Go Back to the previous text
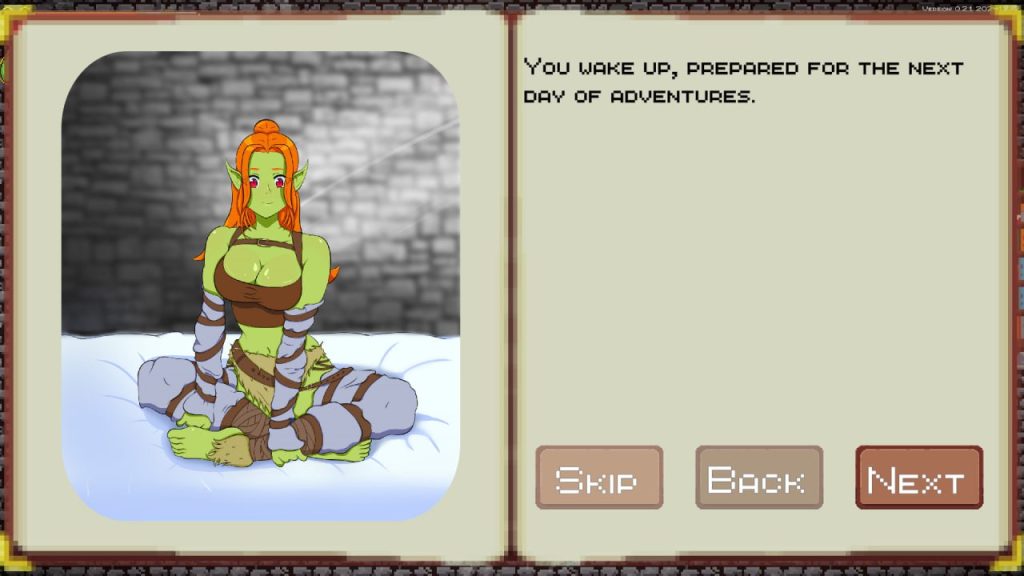Image resolution: width=1024 pixels, height=576 pixels. (759, 478)
